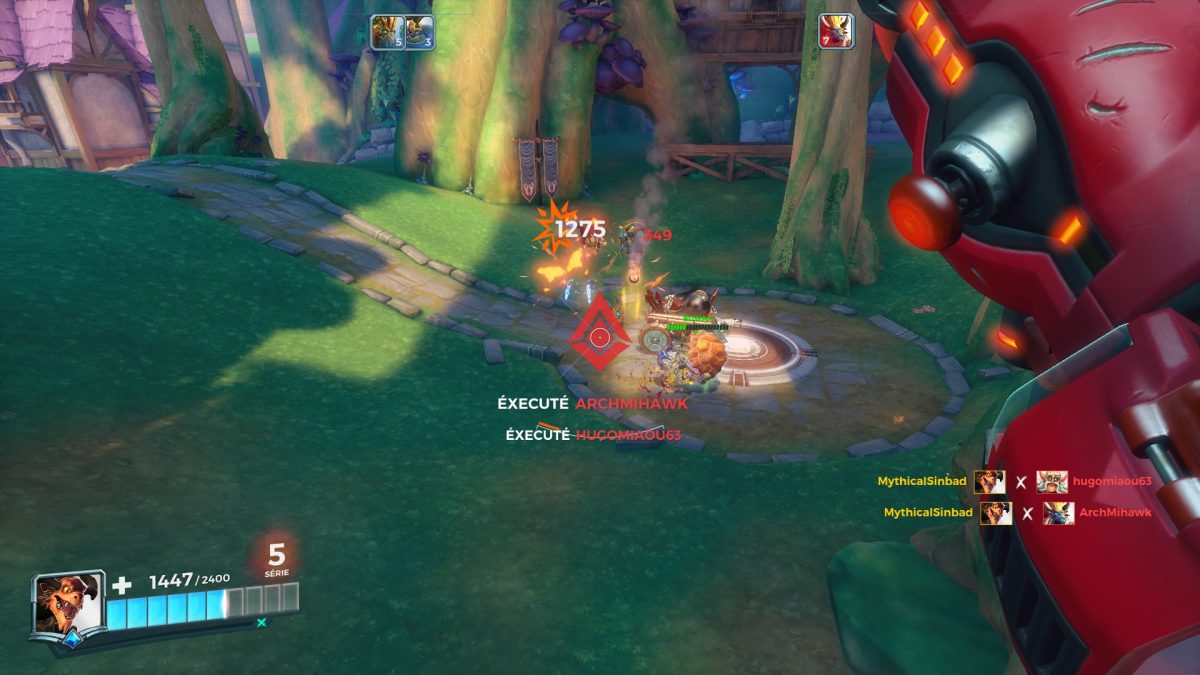Click ArchMihawk's portrait in the kill feed
Screen dimensions: 1200x675
(1059, 513)
